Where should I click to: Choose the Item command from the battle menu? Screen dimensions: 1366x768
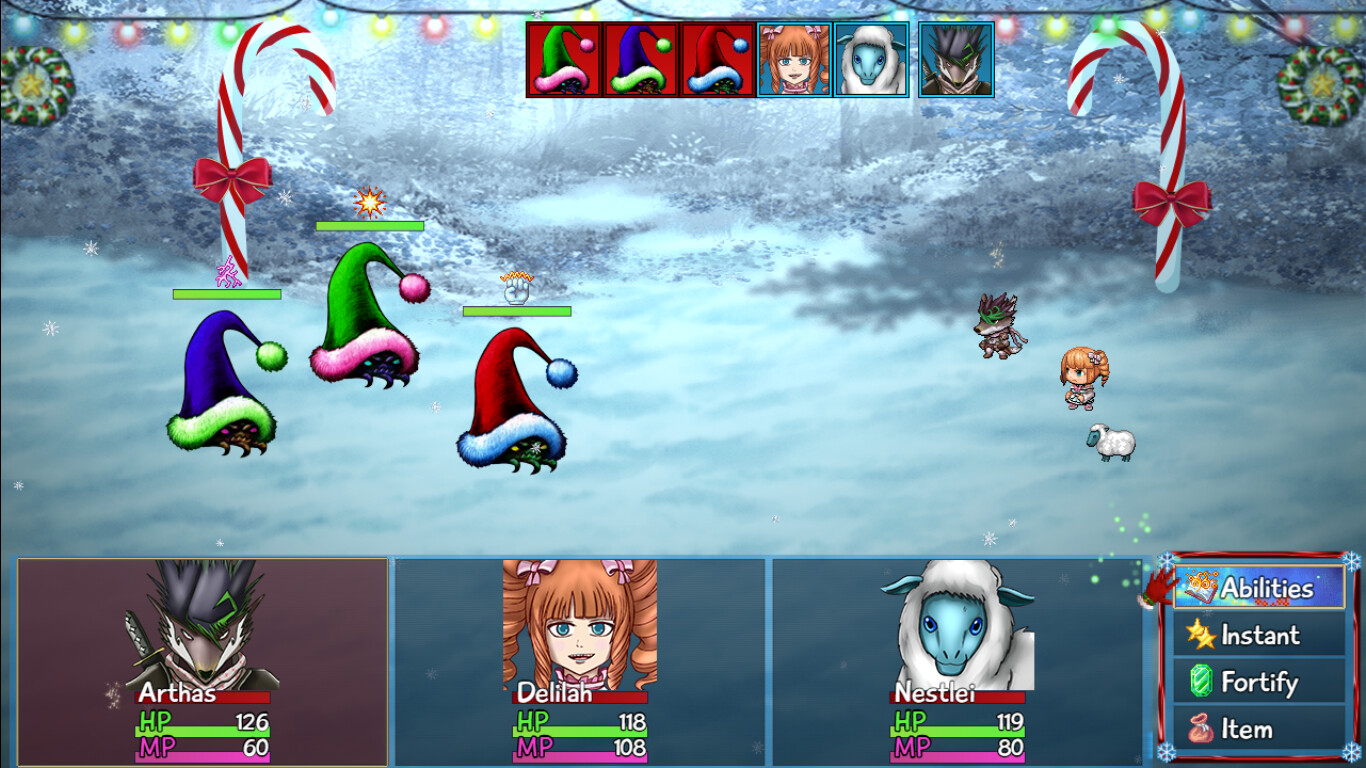point(1253,729)
